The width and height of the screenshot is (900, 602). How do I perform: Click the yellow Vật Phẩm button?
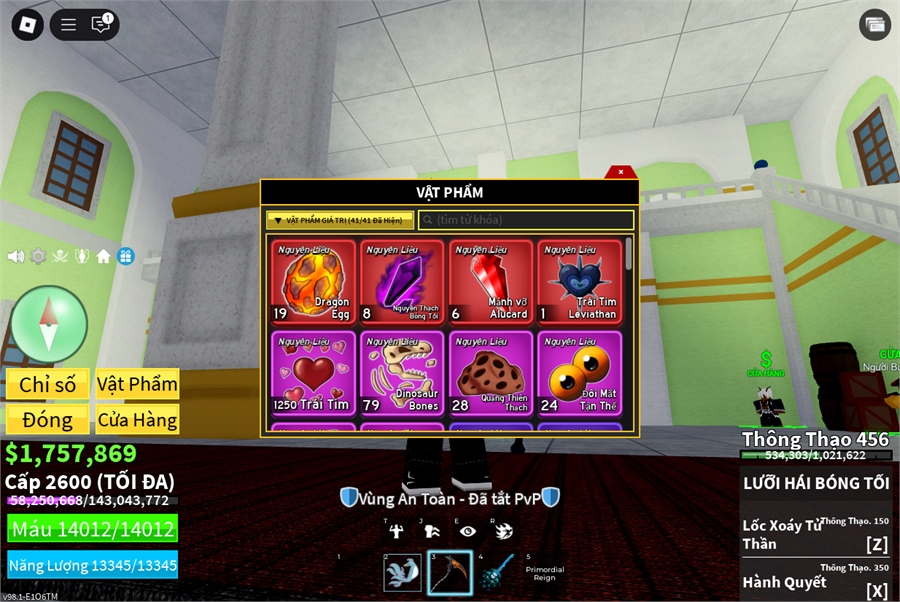tap(137, 384)
